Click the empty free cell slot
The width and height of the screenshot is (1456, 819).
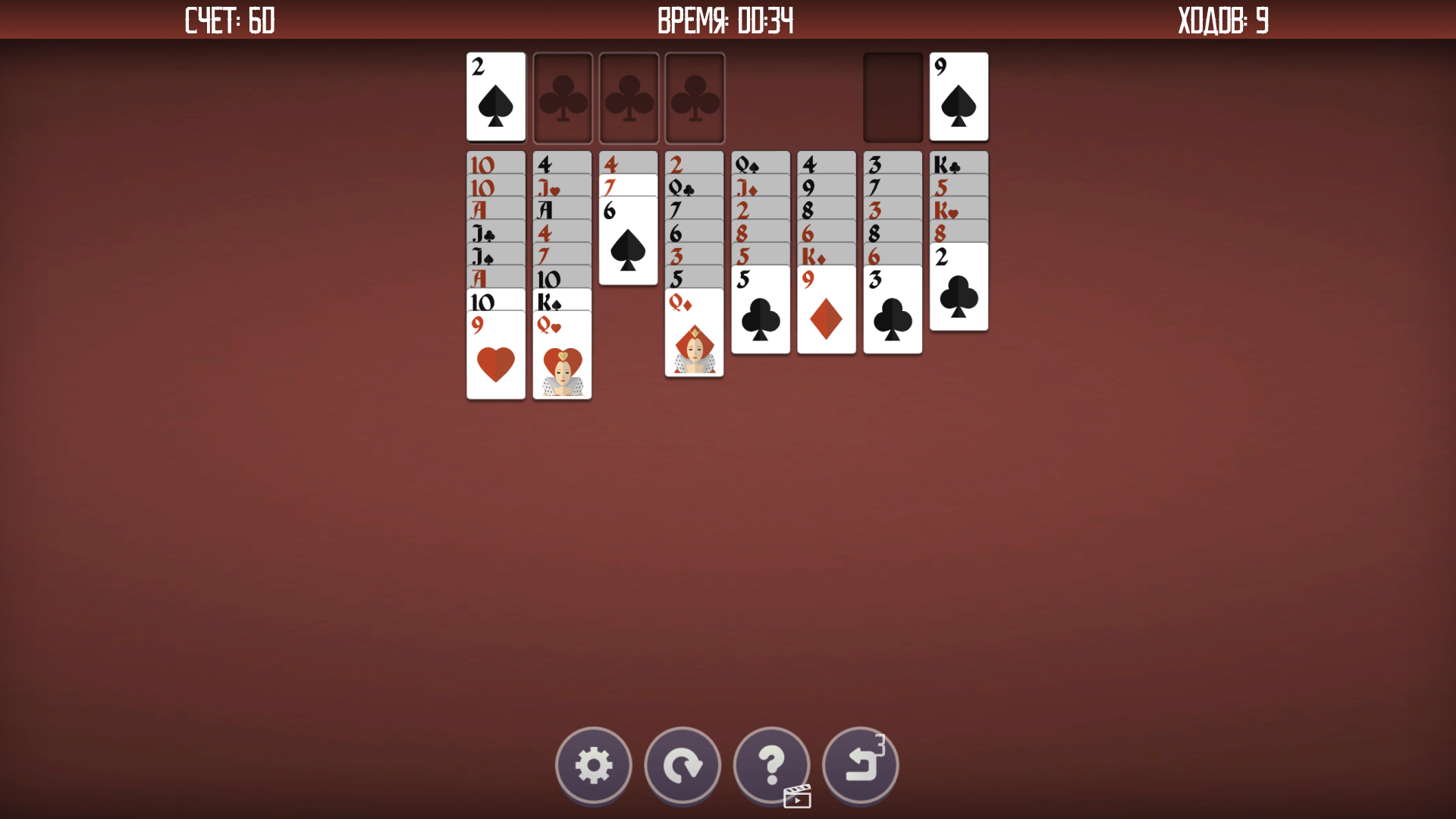[x=893, y=97]
